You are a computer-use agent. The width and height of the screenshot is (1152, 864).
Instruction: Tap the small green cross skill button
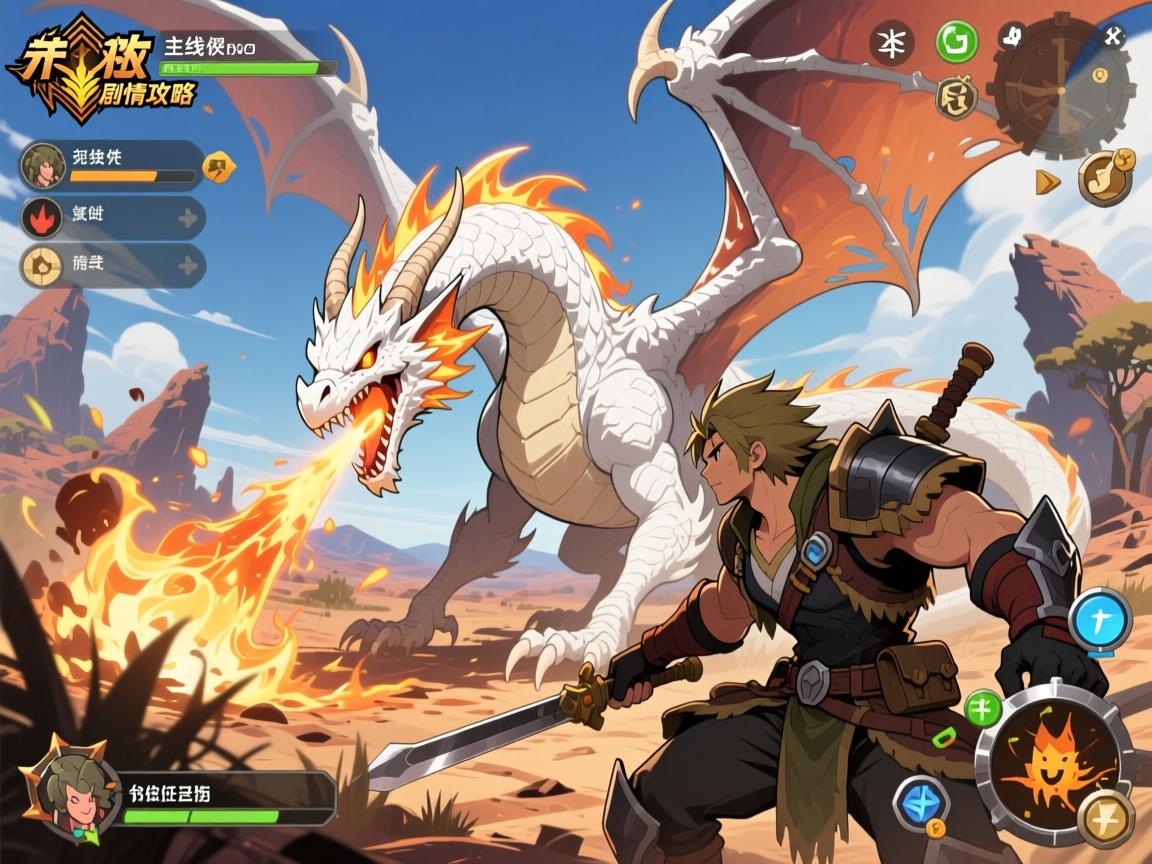(983, 708)
